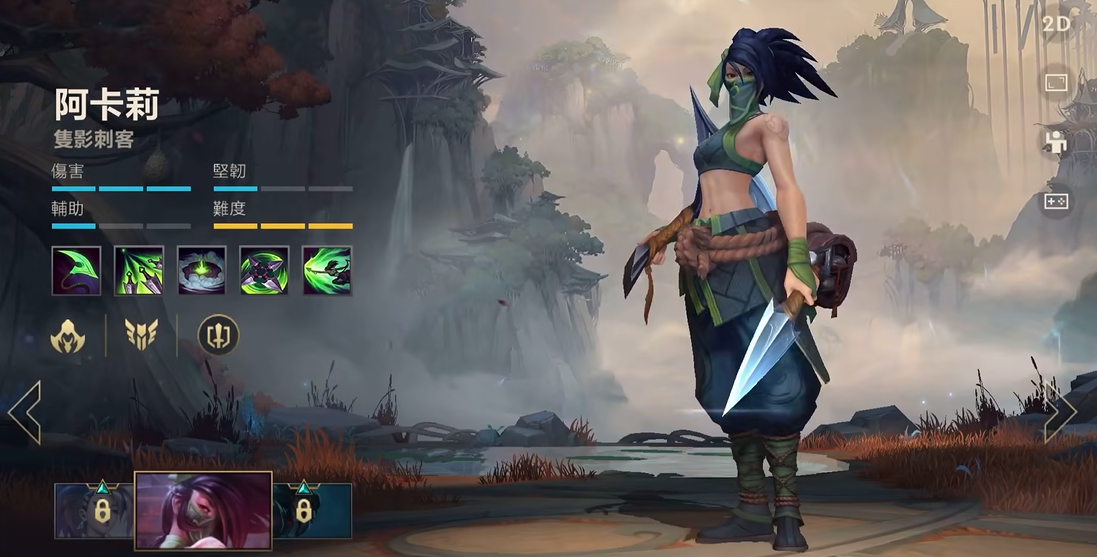Screen dimensions: 1097x557
Task: Toggle the fullscreen frame view button
Action: 1056,82
